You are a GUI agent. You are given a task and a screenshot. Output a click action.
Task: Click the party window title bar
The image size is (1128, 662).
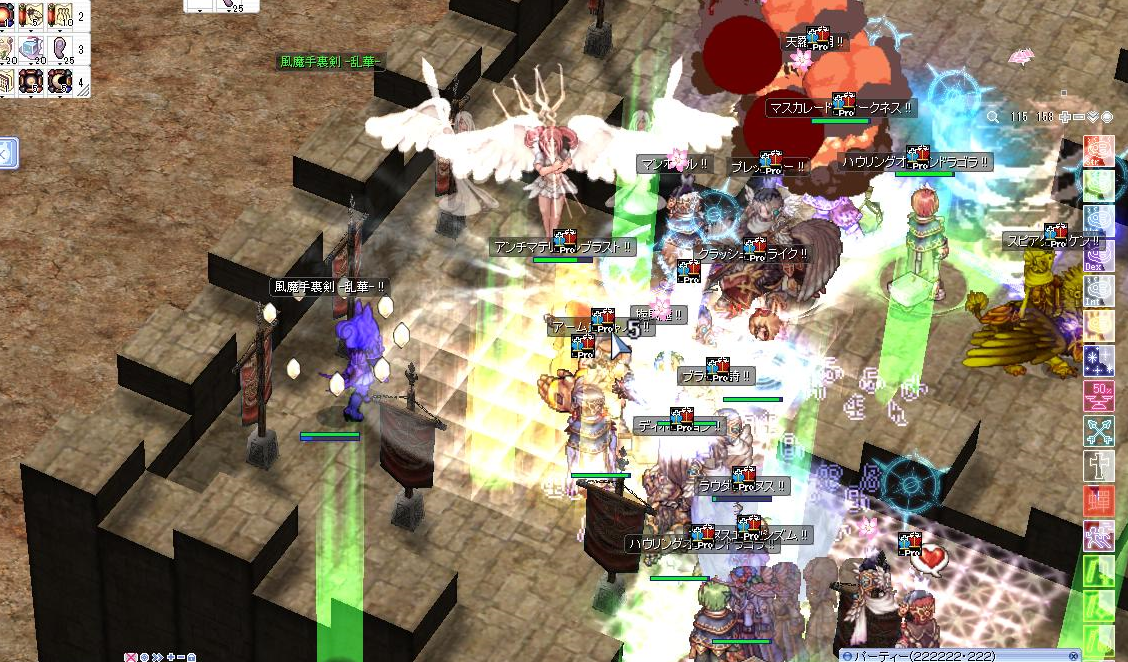(950, 655)
